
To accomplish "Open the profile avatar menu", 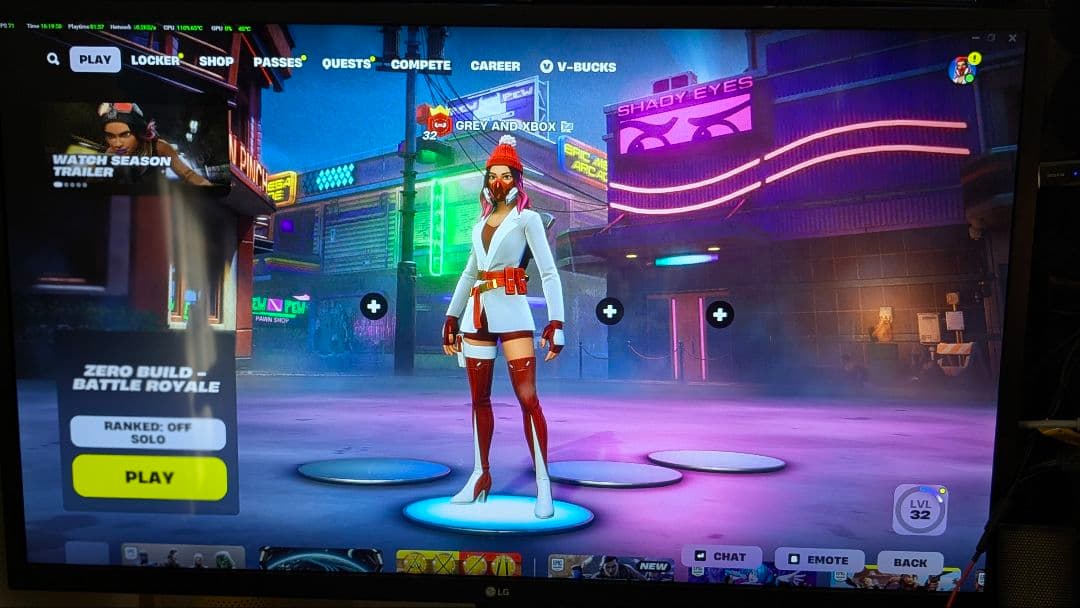I will pyautogui.click(x=962, y=70).
